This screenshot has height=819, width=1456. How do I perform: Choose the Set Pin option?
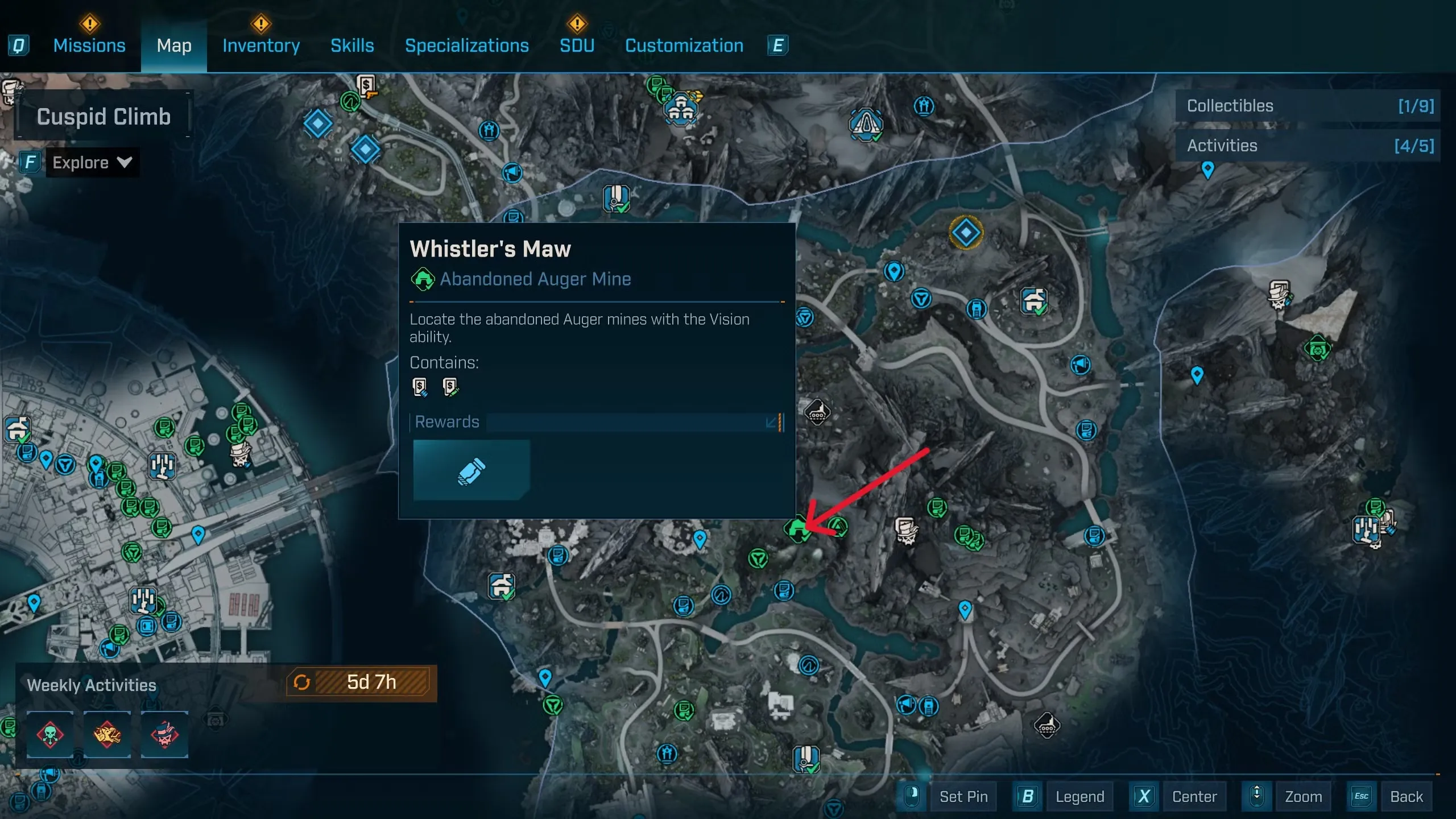pyautogui.click(x=963, y=797)
